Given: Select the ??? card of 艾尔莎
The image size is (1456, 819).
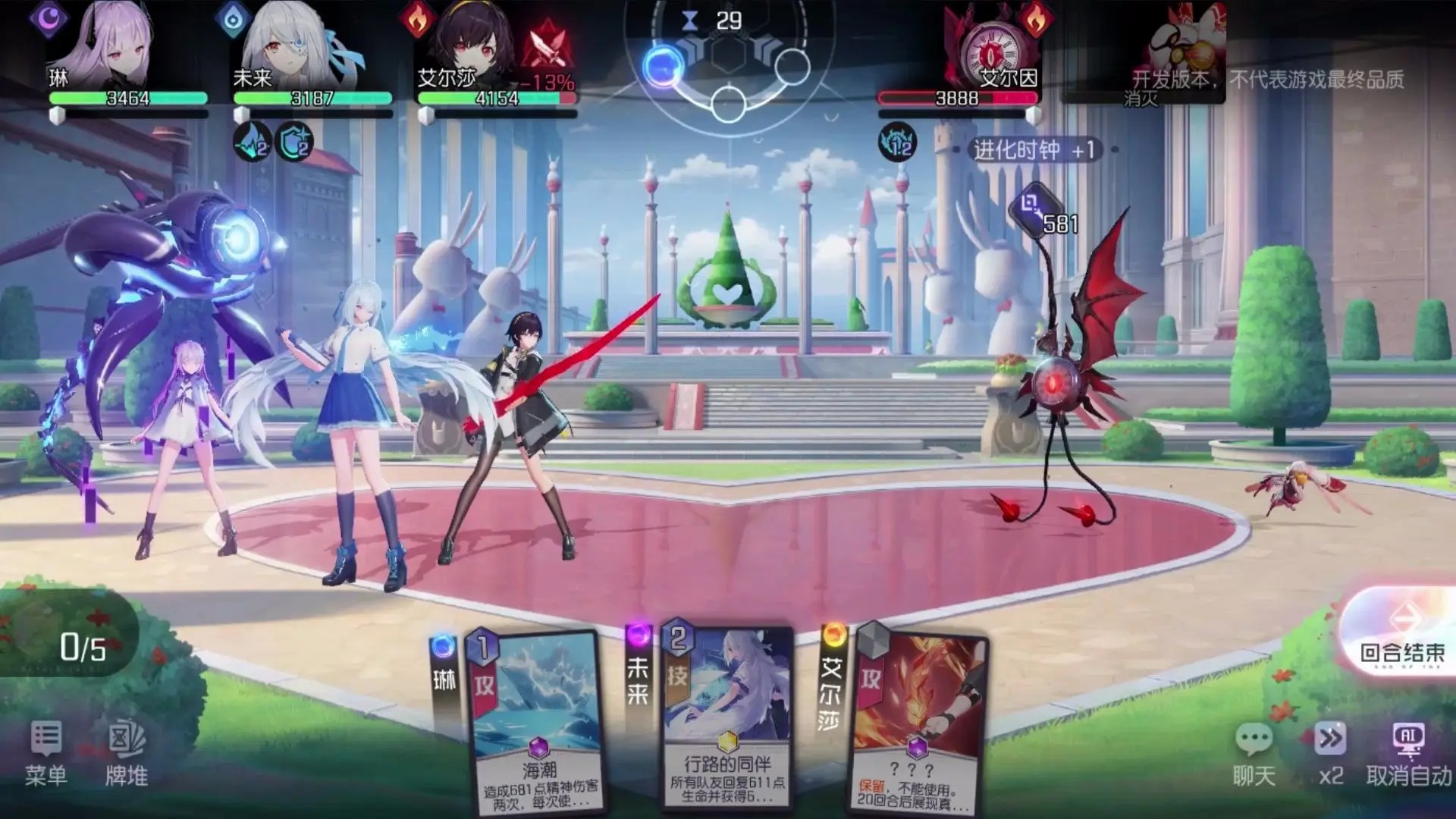Looking at the screenshot, I should pyautogui.click(x=918, y=720).
